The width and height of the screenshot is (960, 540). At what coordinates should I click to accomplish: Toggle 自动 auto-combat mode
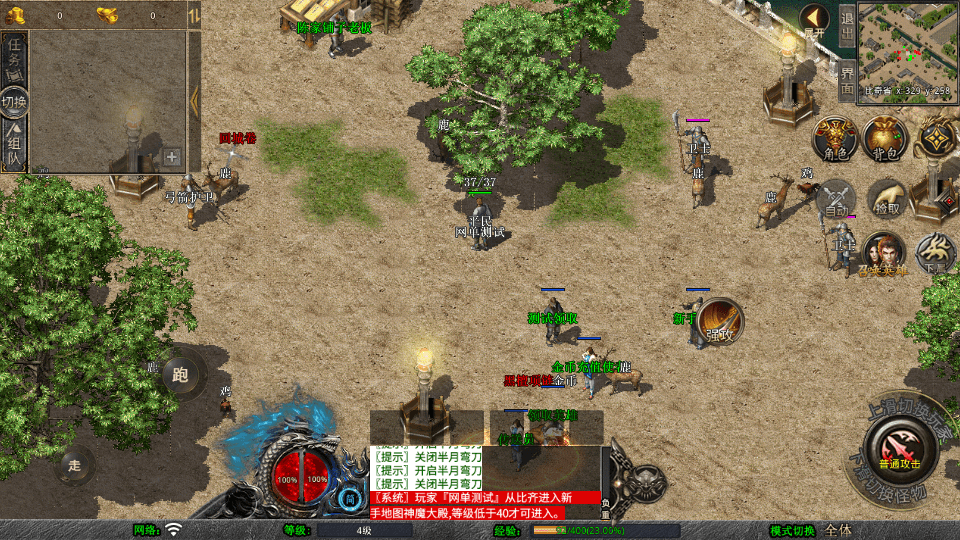pos(836,198)
